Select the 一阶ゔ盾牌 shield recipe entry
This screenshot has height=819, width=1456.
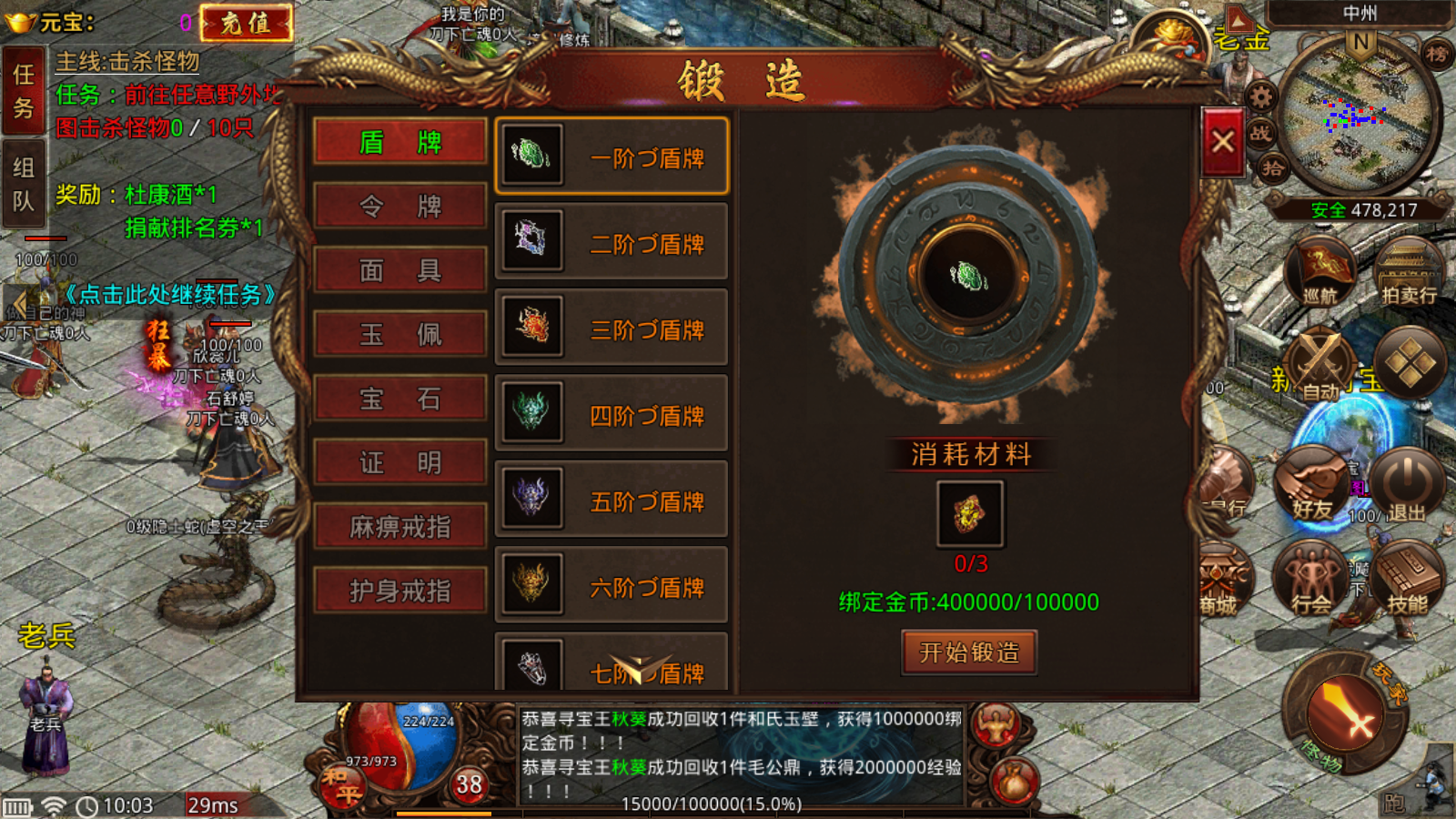tap(612, 157)
